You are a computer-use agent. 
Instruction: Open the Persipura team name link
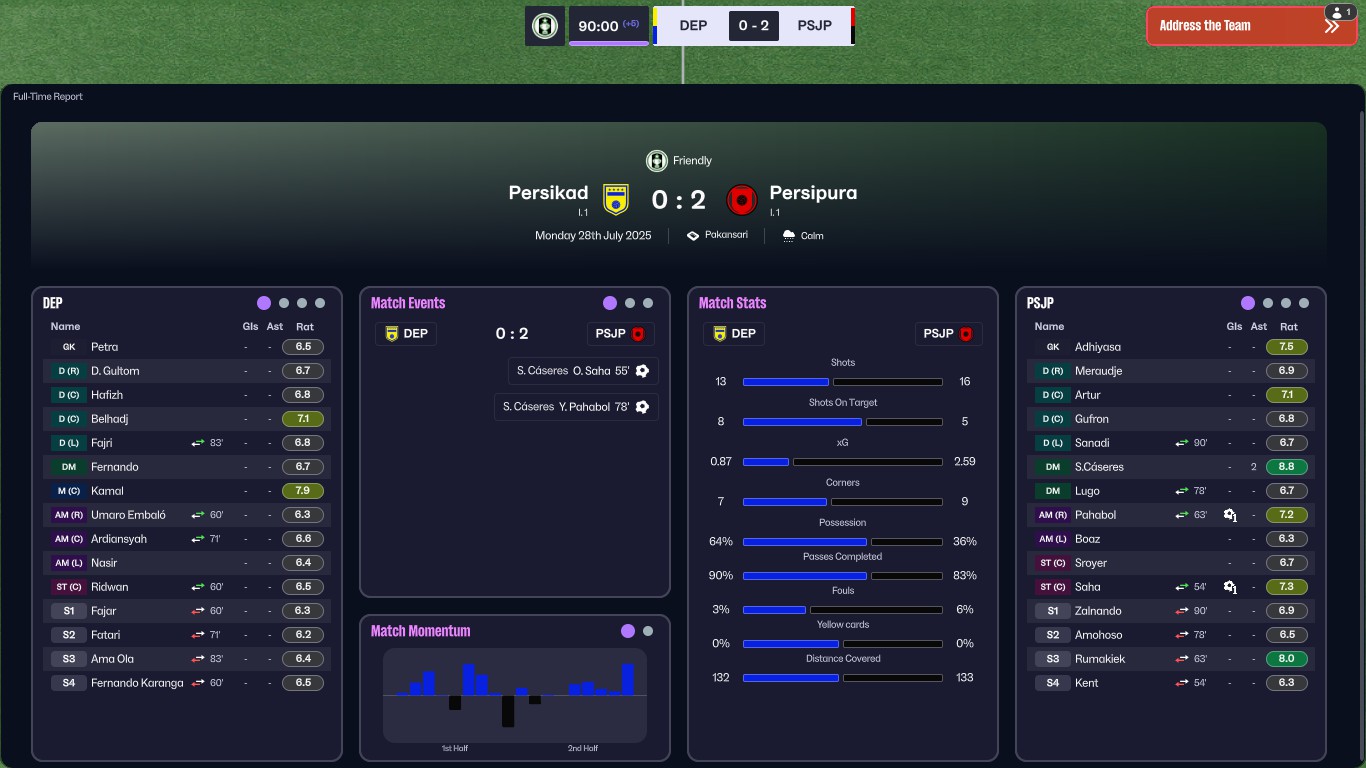pyautogui.click(x=813, y=193)
